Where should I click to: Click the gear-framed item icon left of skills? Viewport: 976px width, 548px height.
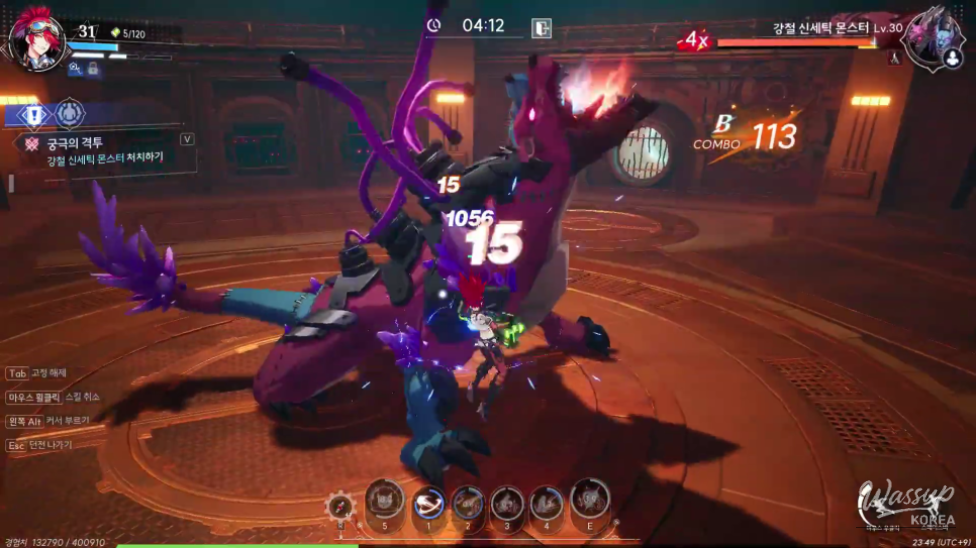click(x=340, y=506)
